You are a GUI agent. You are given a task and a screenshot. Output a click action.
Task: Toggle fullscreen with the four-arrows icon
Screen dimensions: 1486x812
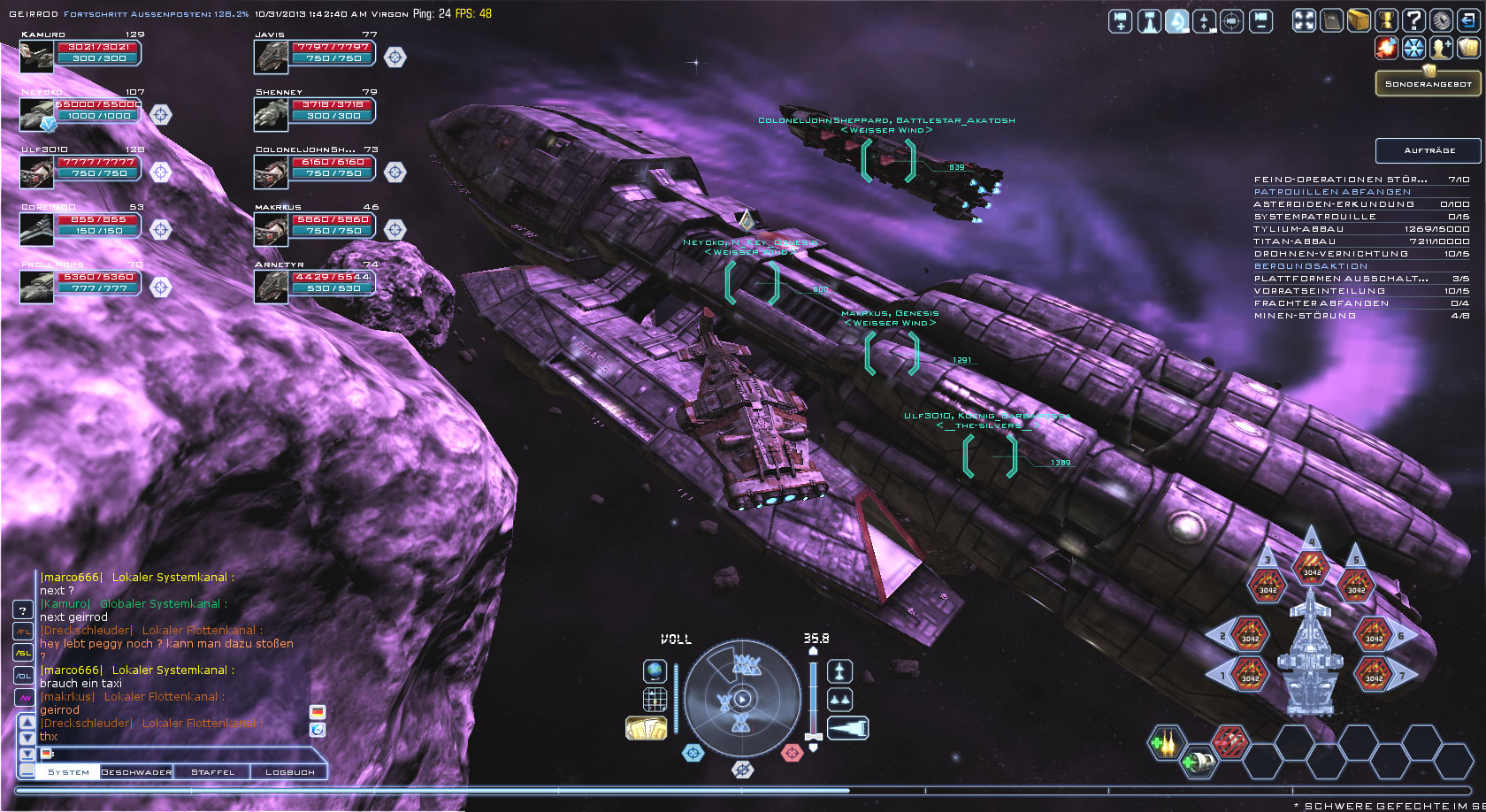[1305, 20]
